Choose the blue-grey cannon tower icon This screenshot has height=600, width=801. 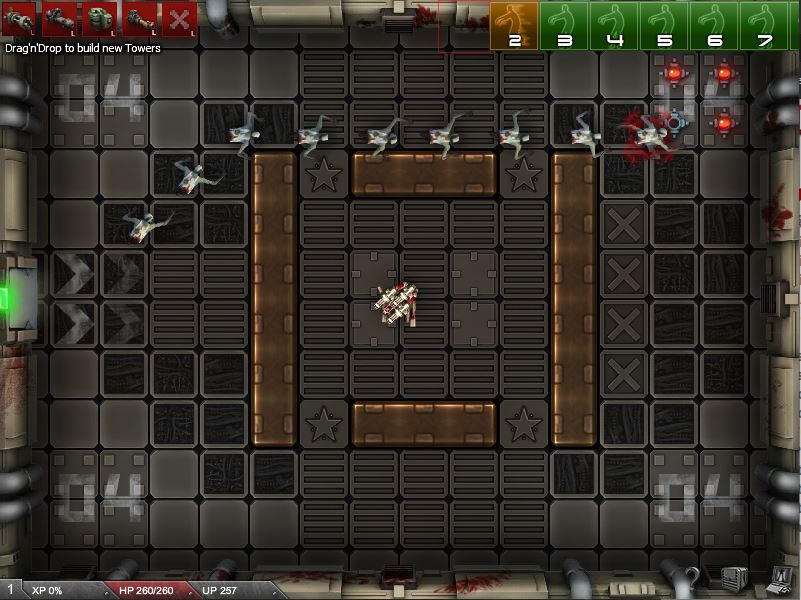pos(59,18)
